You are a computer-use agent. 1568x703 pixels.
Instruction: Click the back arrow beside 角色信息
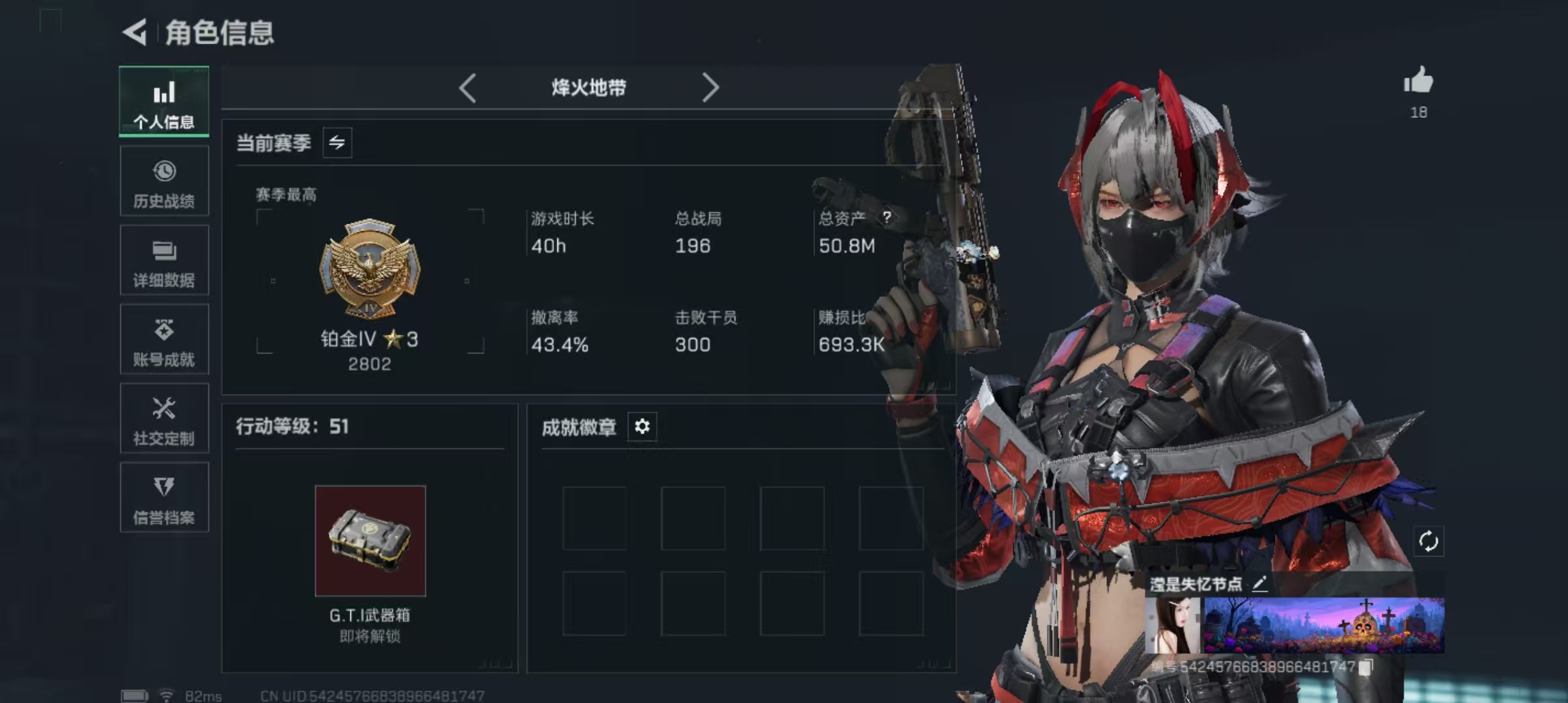pos(135,32)
